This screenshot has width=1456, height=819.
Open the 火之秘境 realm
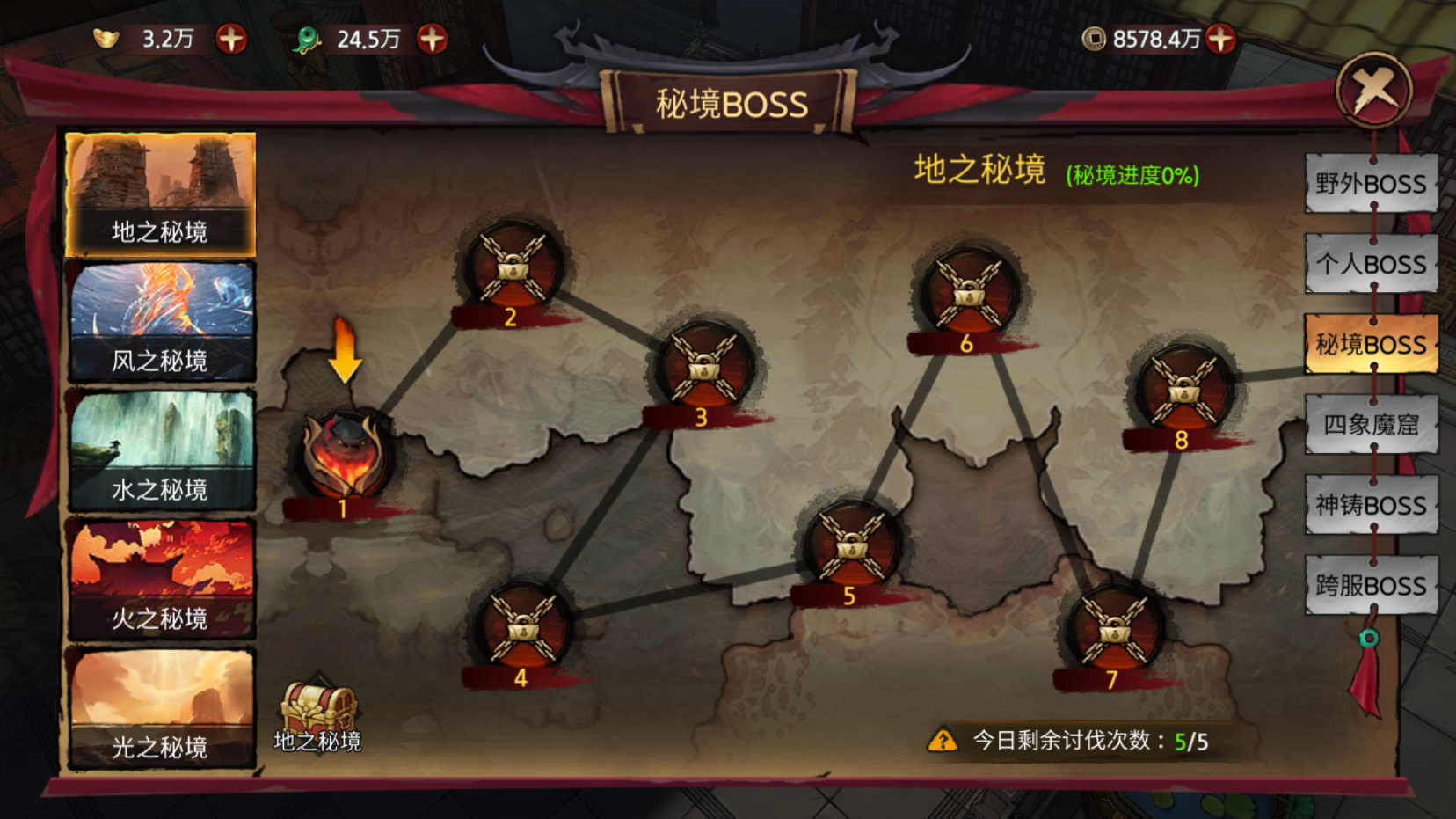pos(161,579)
